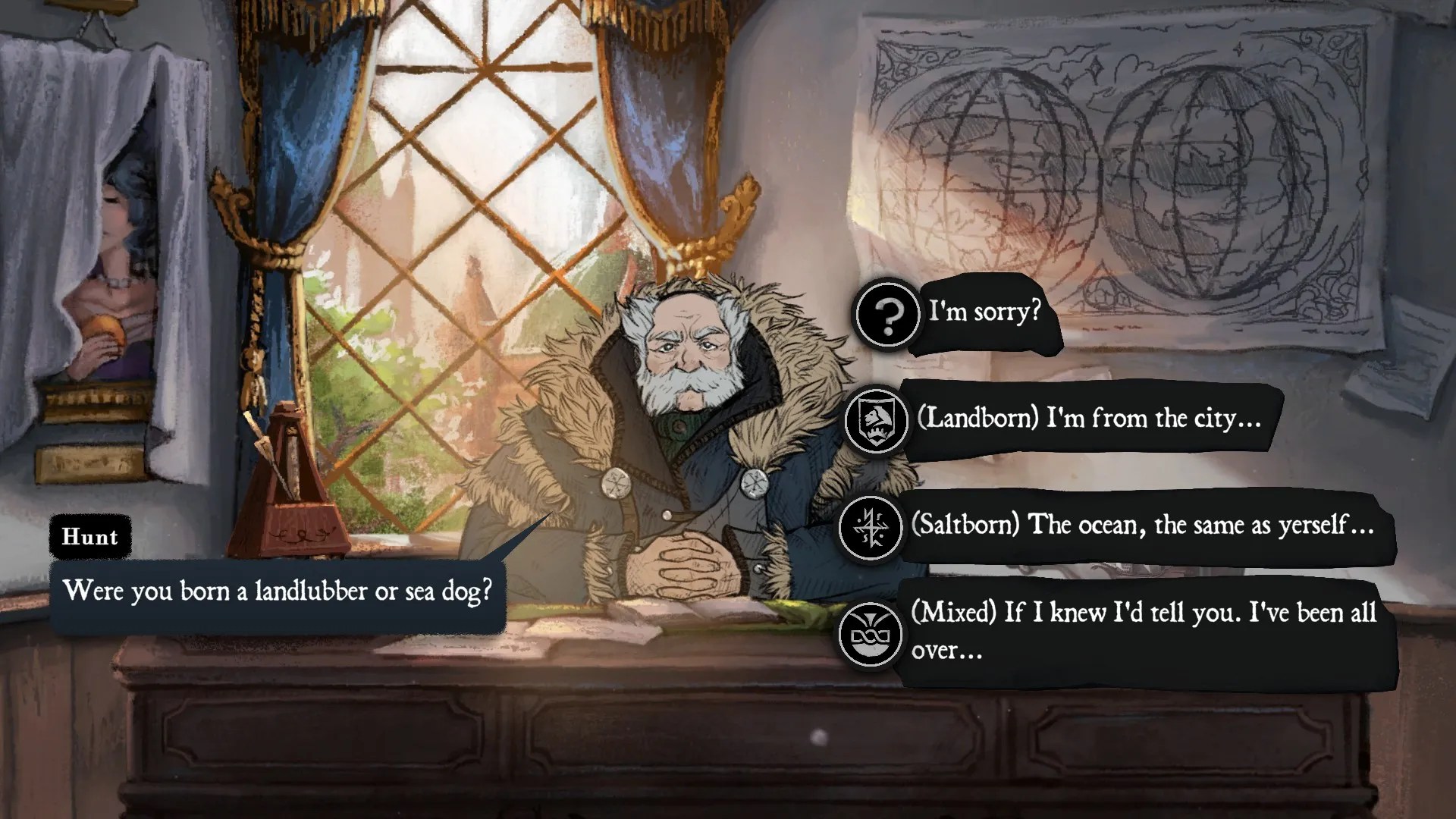Image resolution: width=1456 pixels, height=819 pixels.
Task: Select the Landborn "I'm from the city" answer
Action: click(x=1089, y=419)
